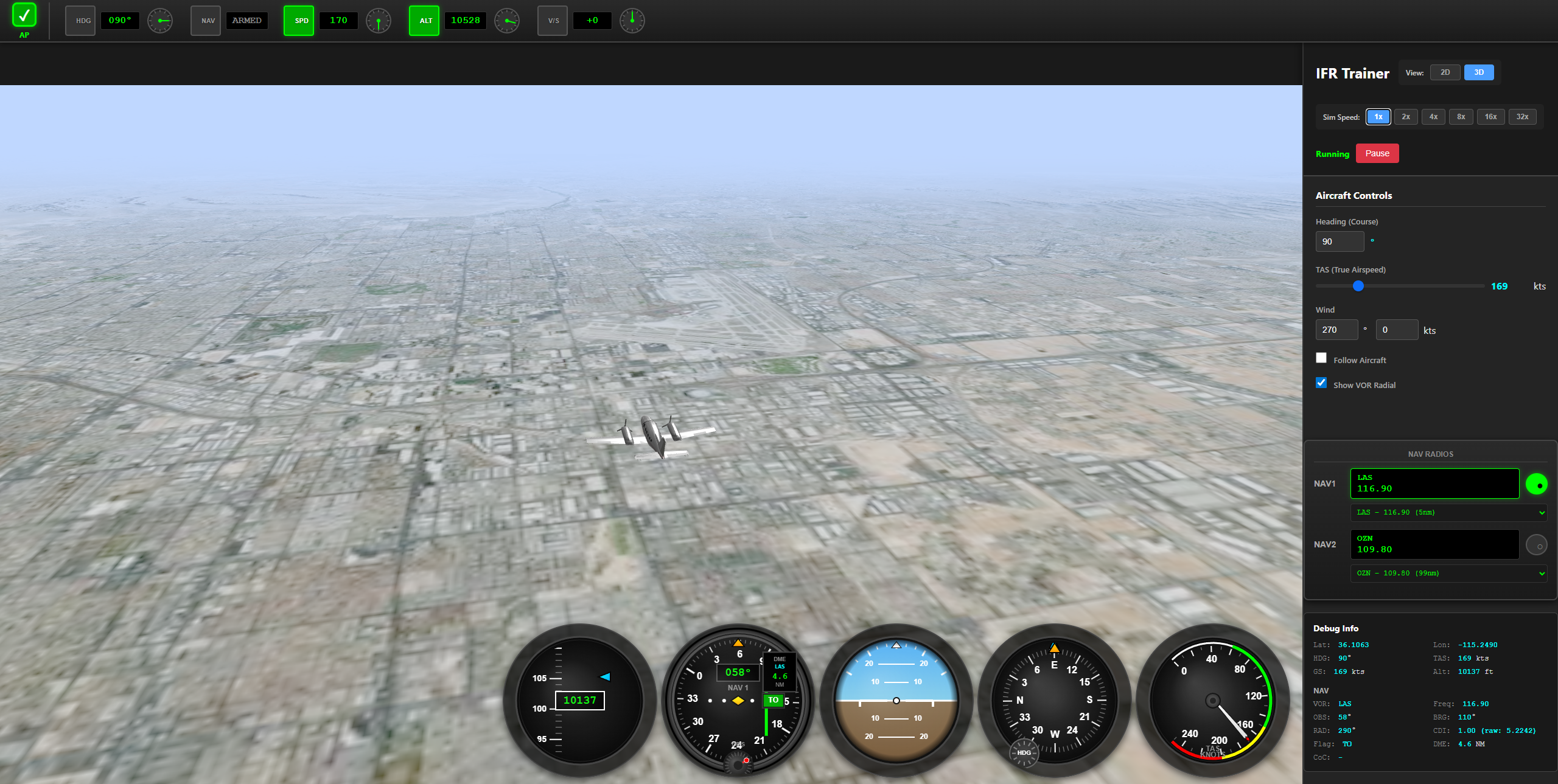Image resolution: width=1558 pixels, height=784 pixels.
Task: Uncheck Show VOR Radial
Action: [x=1321, y=383]
